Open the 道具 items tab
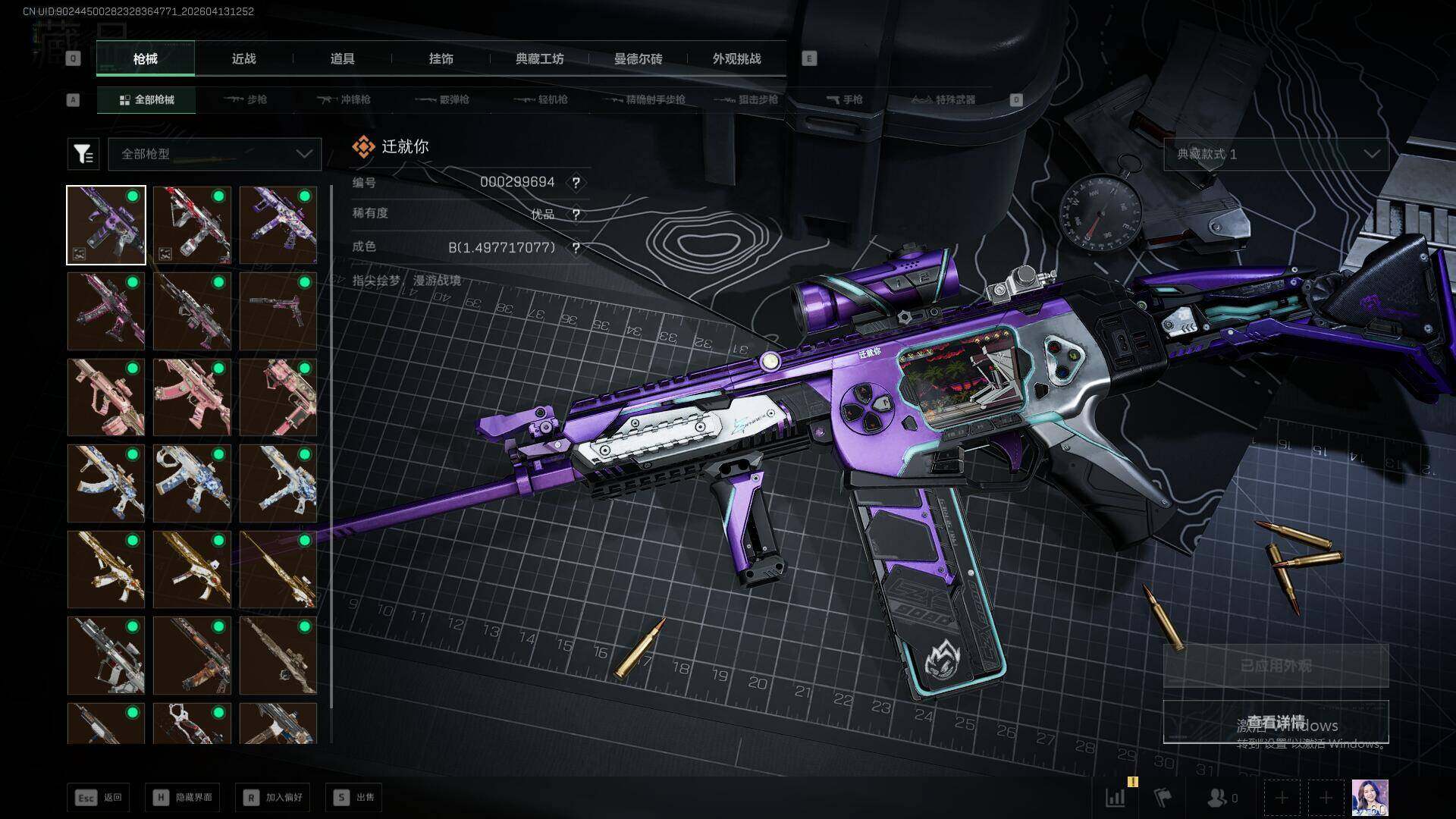The image size is (1456, 819). 342,58
